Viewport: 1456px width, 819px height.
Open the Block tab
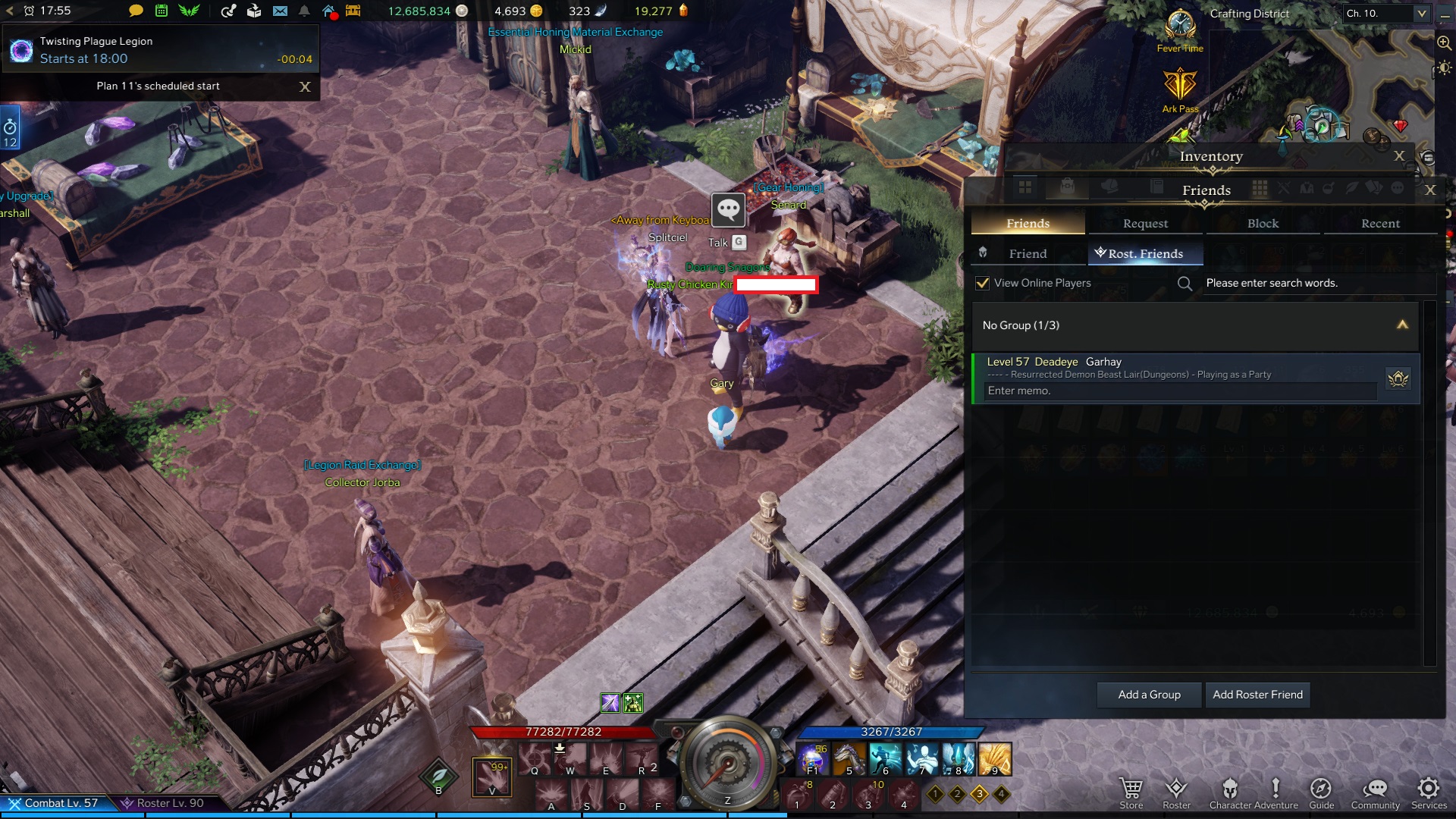tap(1263, 223)
